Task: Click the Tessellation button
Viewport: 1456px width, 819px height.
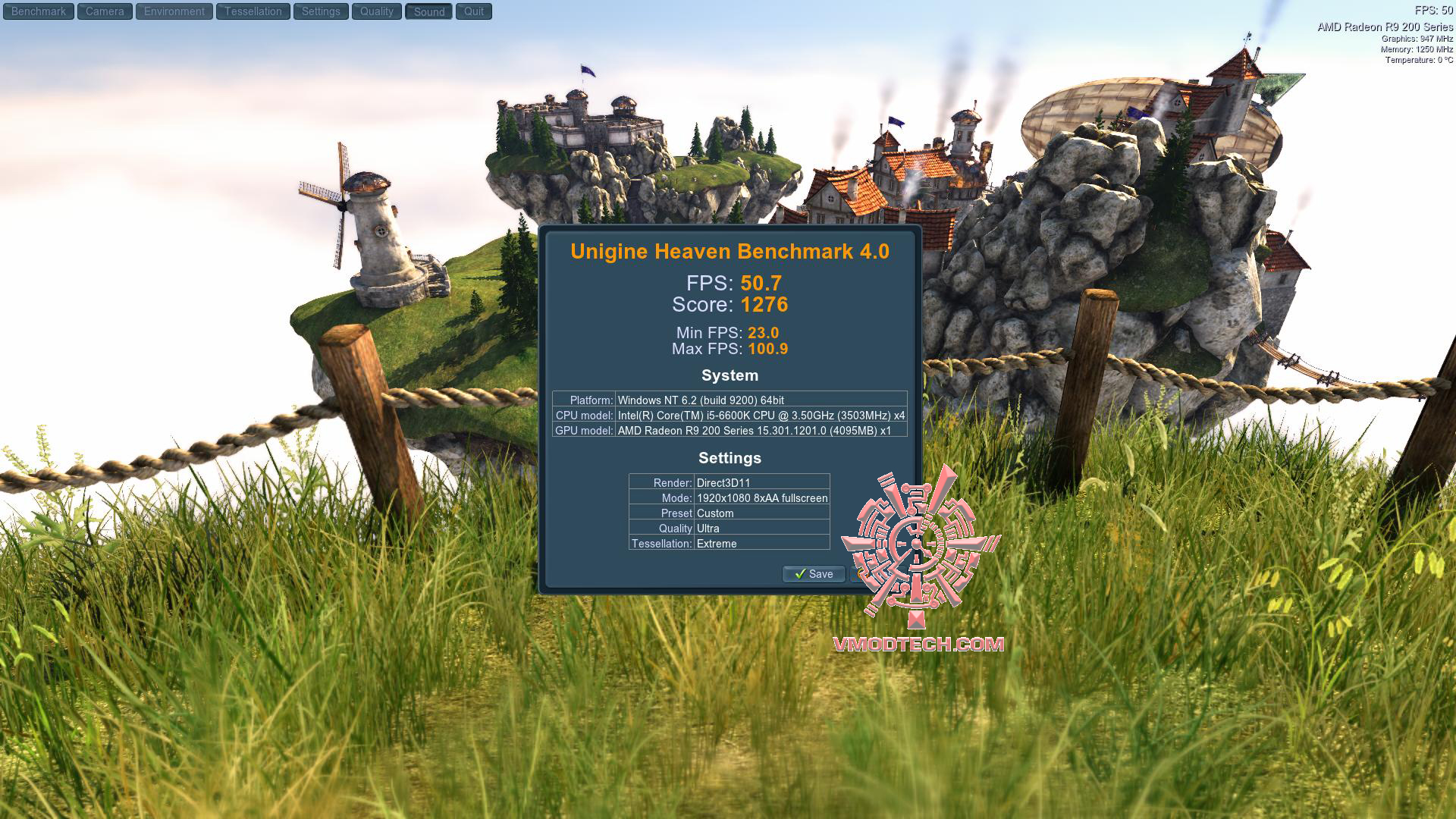Action: click(253, 11)
